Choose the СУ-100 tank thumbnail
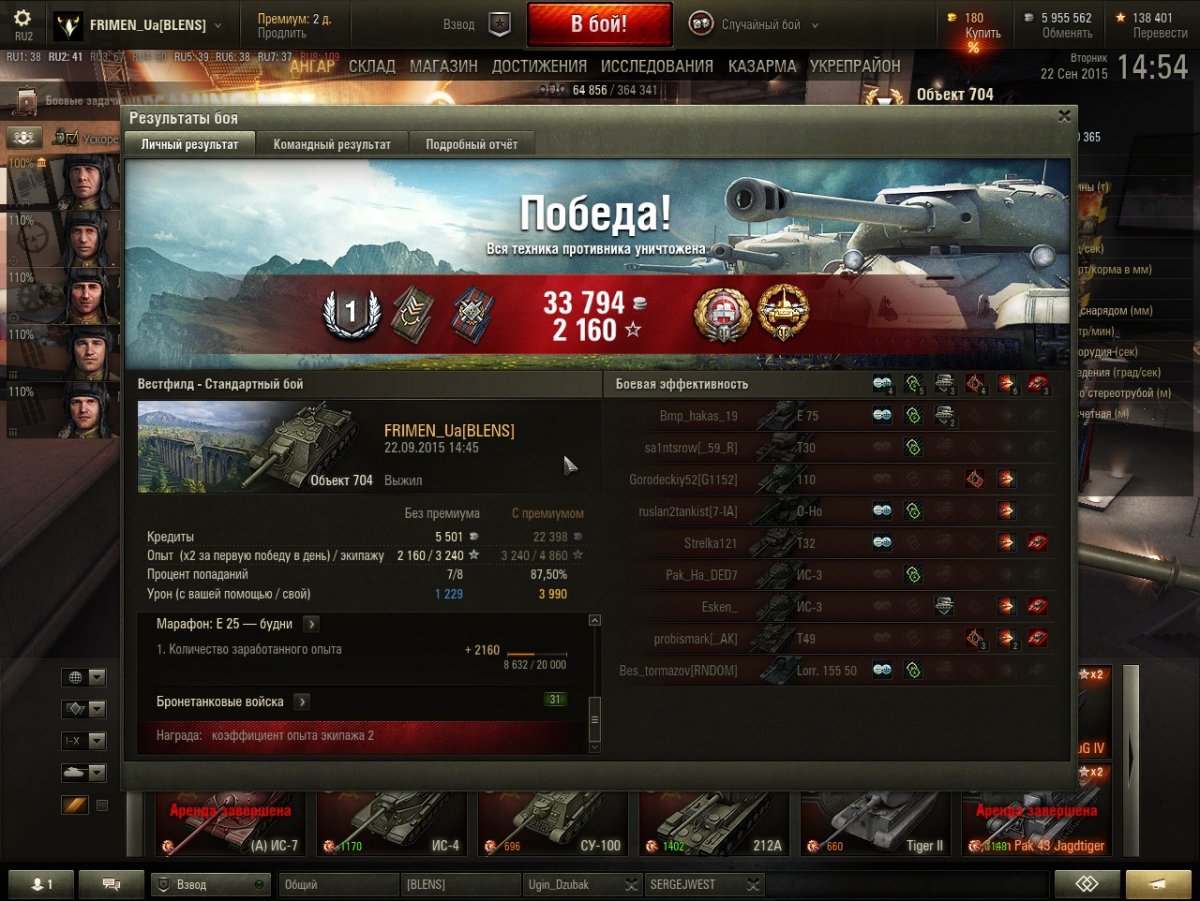The image size is (1200, 901). 552,823
